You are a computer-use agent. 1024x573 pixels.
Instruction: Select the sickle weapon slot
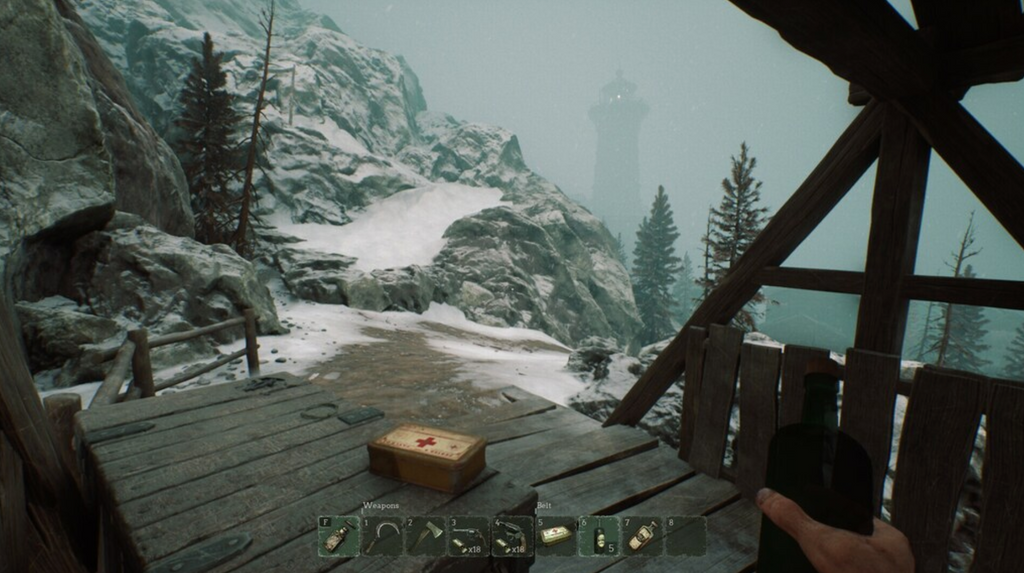click(382, 537)
